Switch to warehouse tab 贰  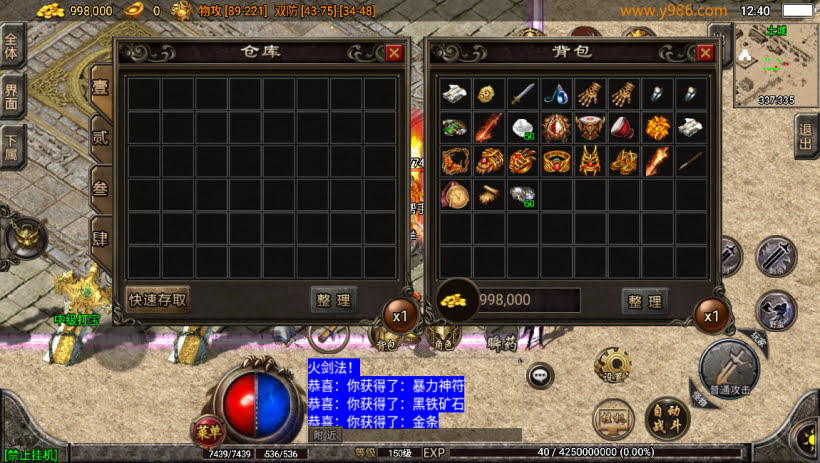pos(101,137)
